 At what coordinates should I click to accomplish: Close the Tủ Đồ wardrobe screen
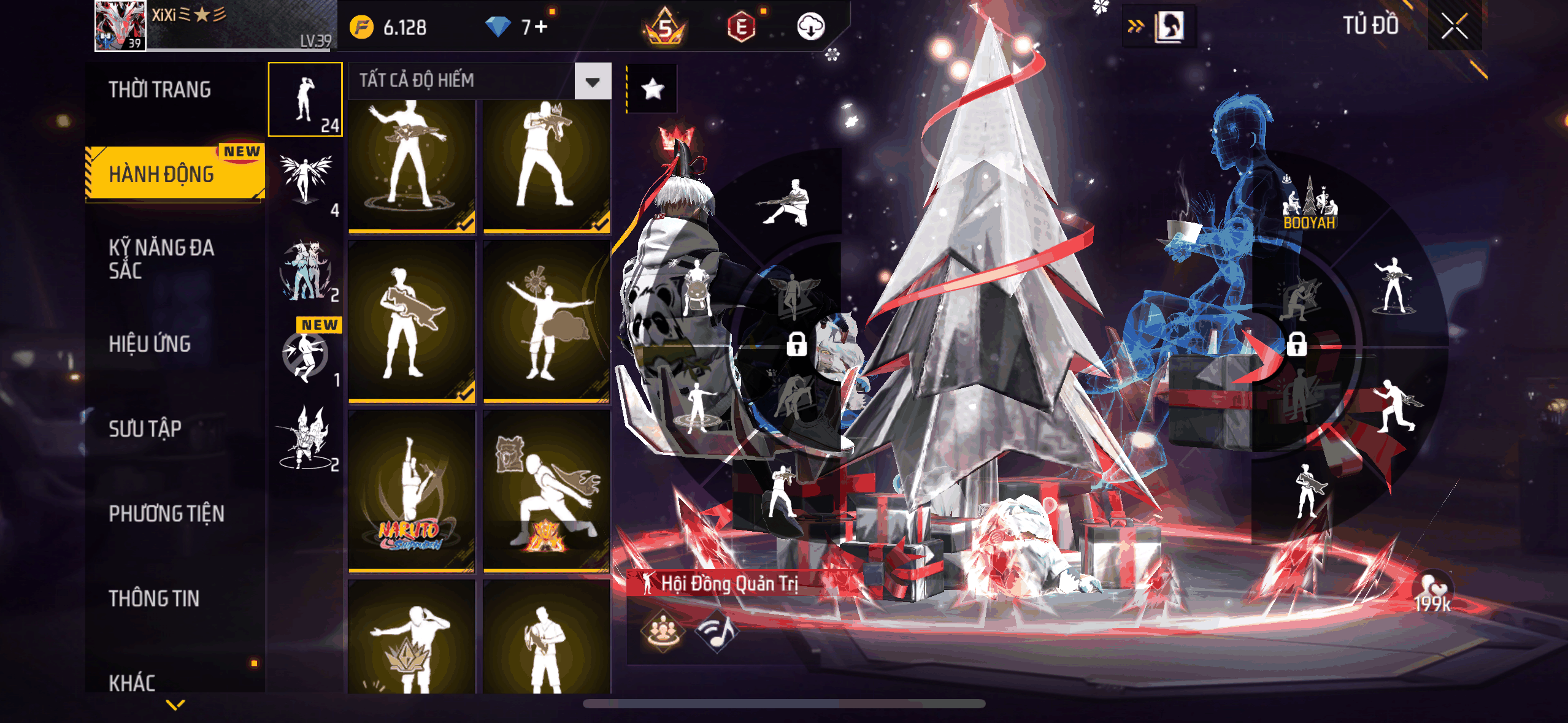pyautogui.click(x=1454, y=26)
